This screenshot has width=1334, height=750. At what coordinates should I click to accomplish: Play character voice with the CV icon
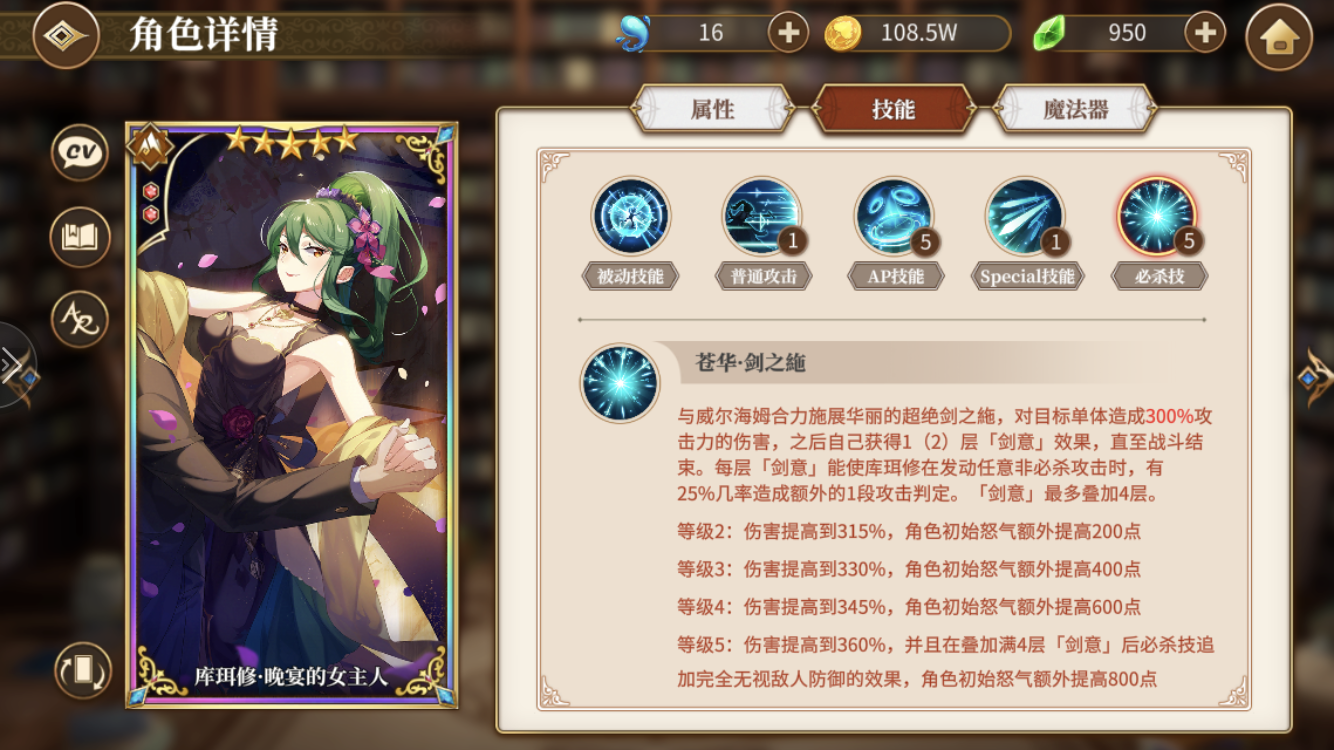tap(78, 152)
